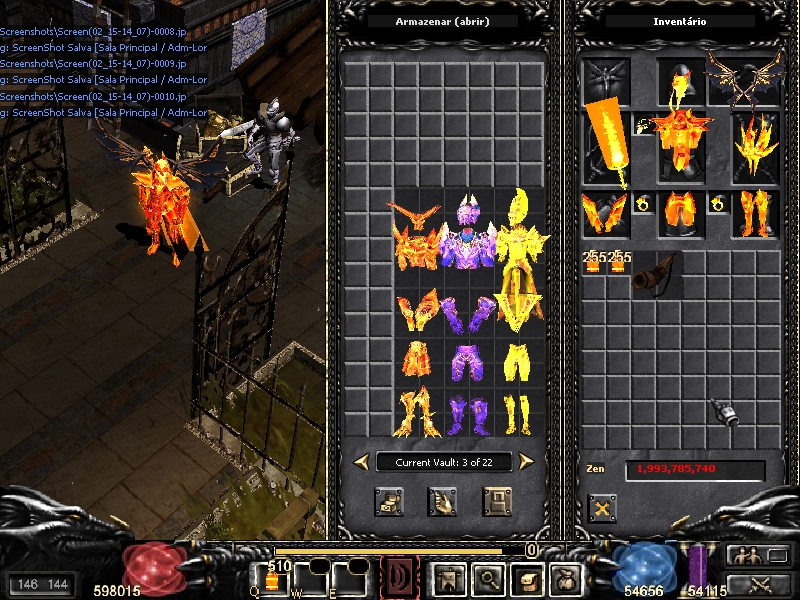This screenshot has height=600, width=800.
Task: Click the magnifying glass button on bottom bar
Action: pyautogui.click(x=485, y=578)
